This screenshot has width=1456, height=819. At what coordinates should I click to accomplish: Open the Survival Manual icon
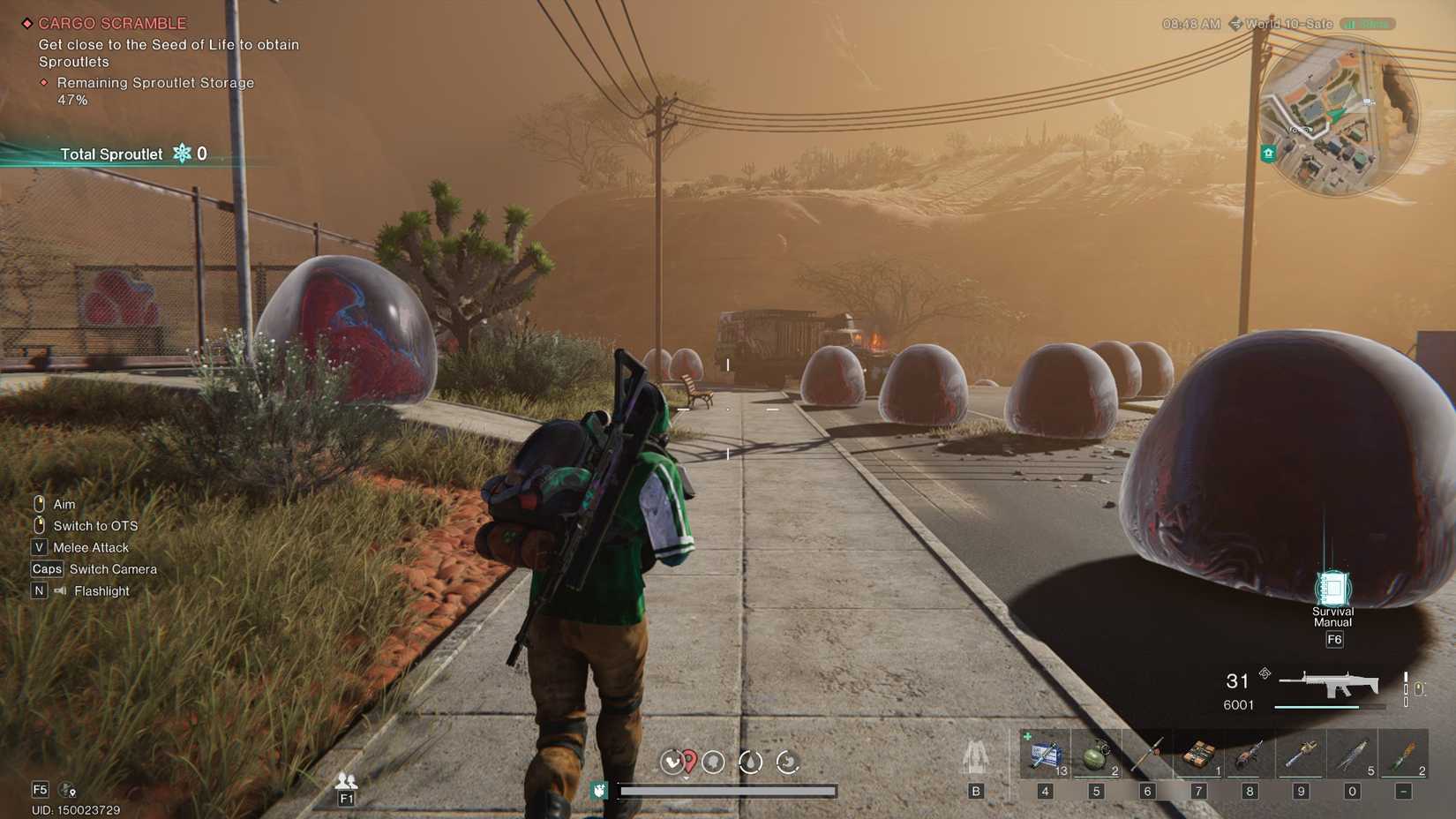coord(1334,590)
